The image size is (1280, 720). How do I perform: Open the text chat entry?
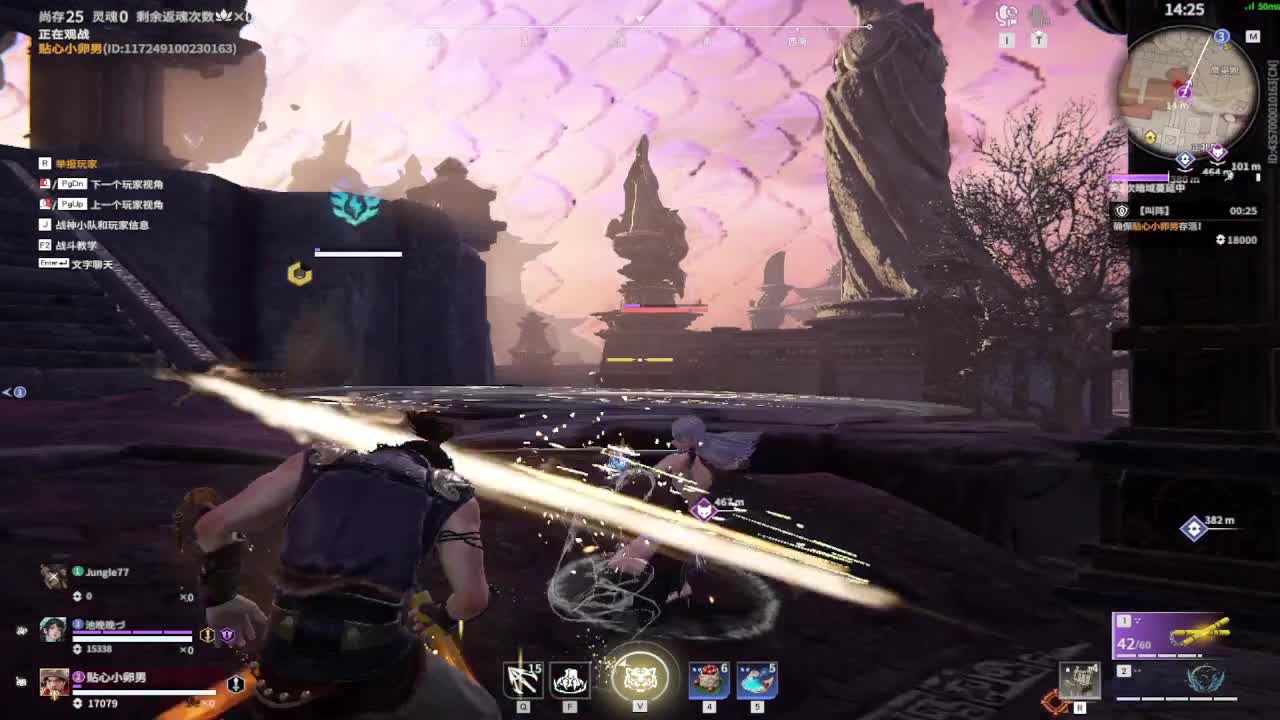tap(92, 265)
